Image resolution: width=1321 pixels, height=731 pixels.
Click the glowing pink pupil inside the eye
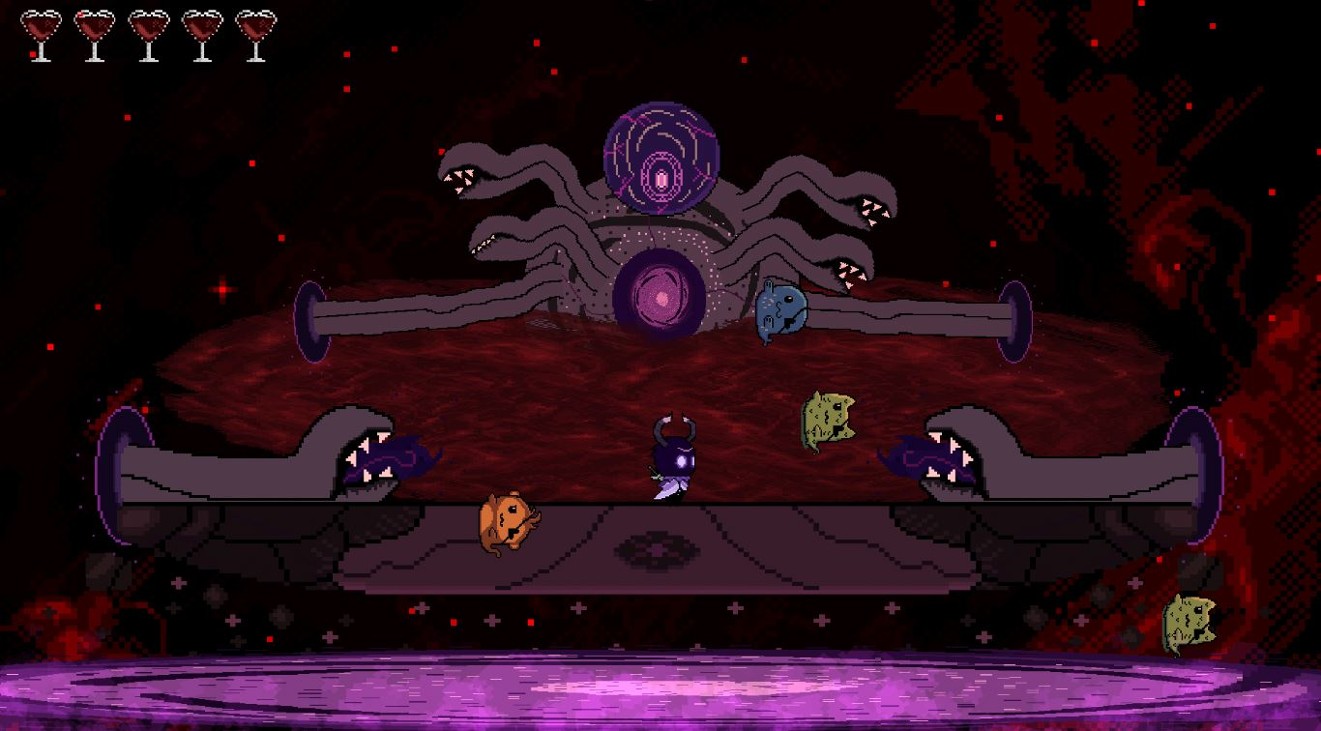point(661,177)
